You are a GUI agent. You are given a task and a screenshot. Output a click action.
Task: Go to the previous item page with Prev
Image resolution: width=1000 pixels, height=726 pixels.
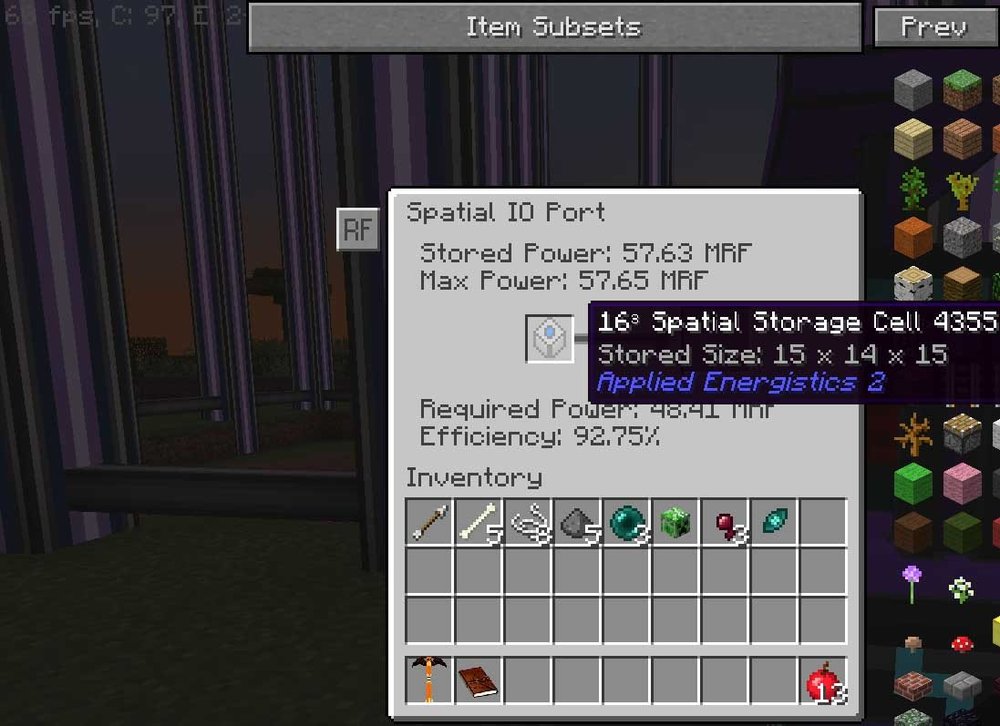[933, 28]
